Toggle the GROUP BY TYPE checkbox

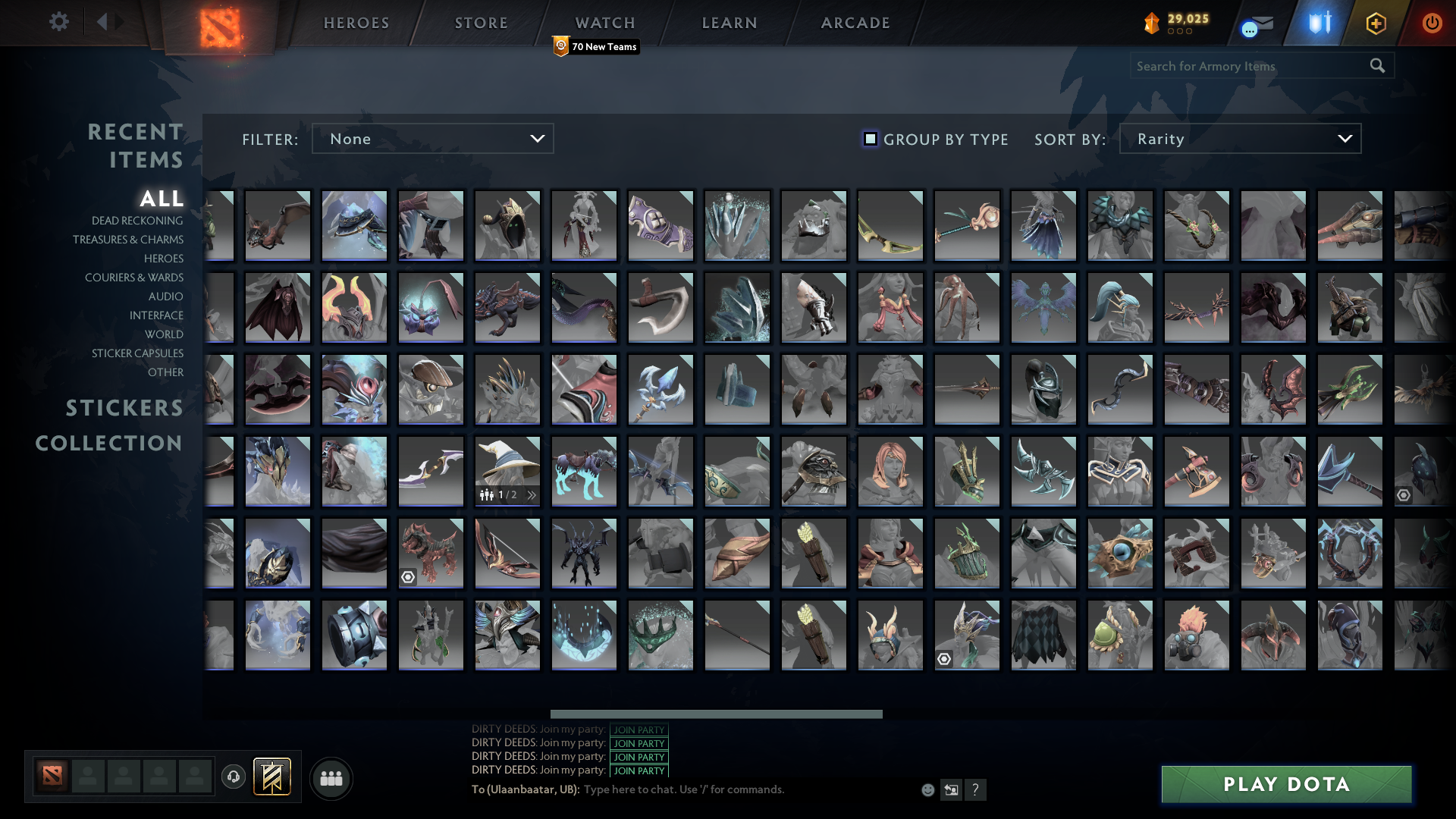pos(870,139)
